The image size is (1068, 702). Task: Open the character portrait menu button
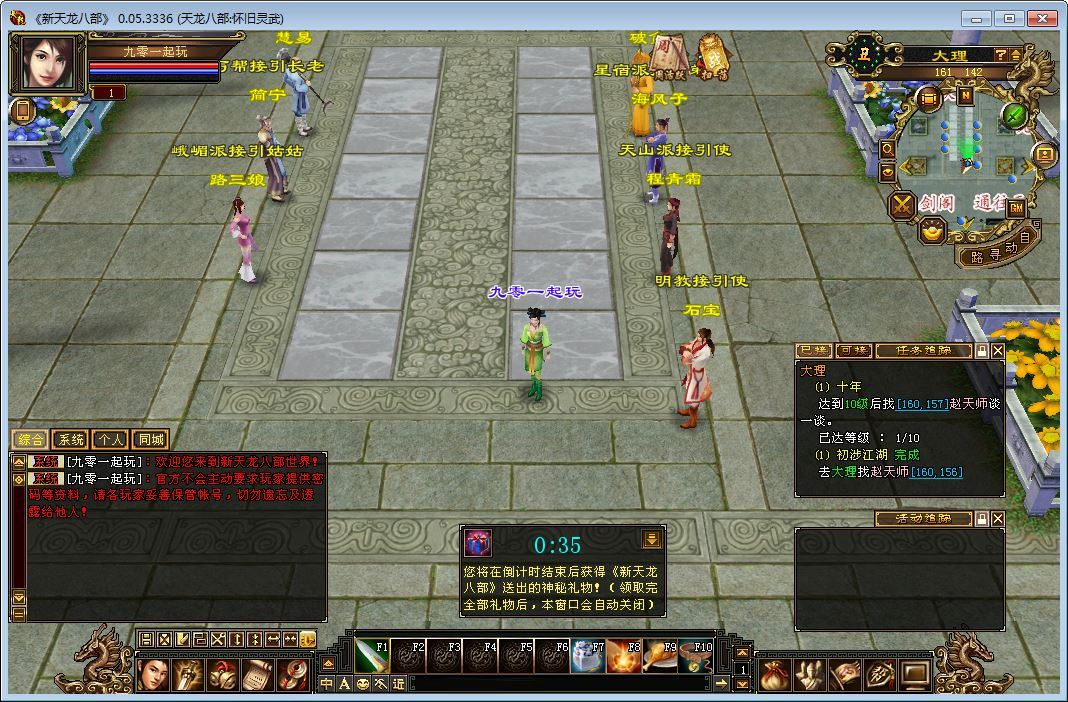click(153, 675)
